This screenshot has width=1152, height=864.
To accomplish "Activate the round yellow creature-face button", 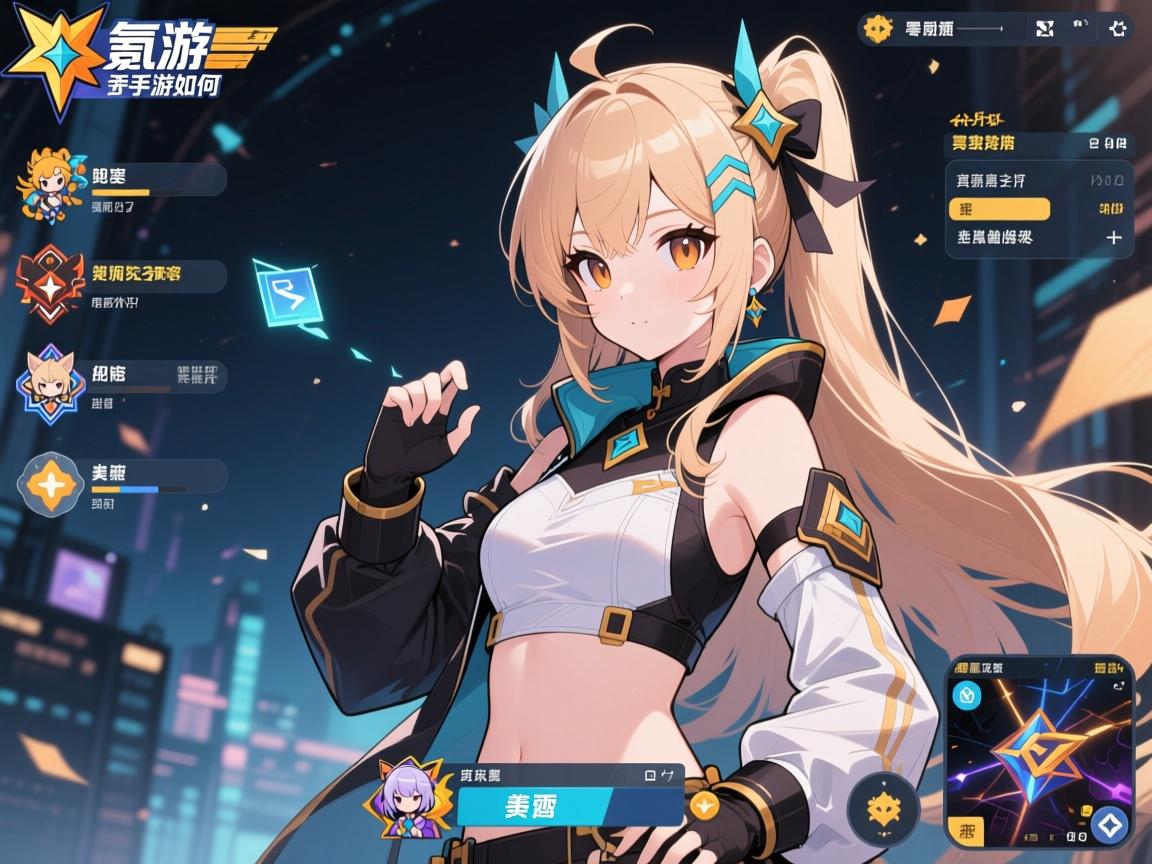I will tap(883, 808).
